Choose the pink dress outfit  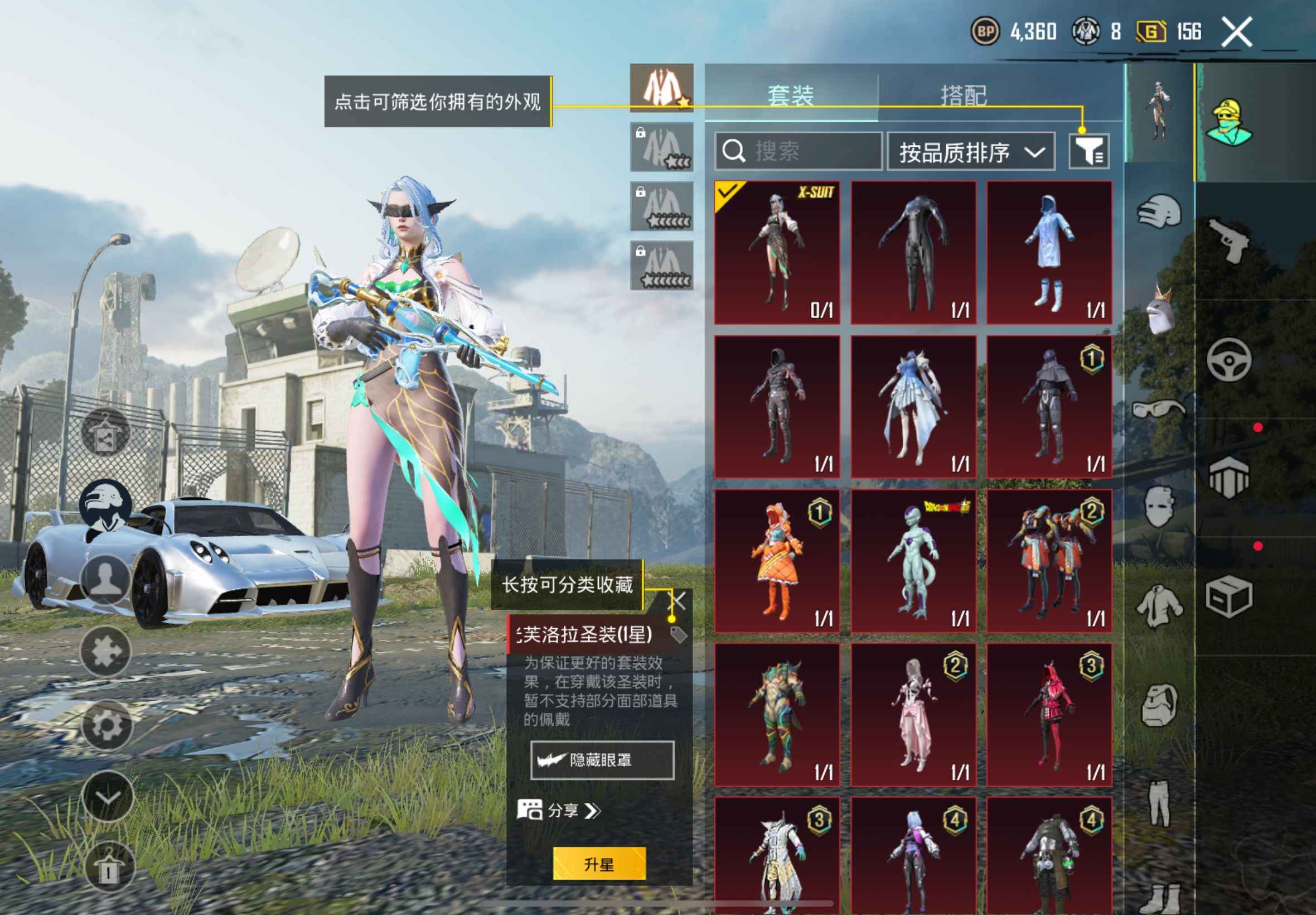click(x=913, y=714)
